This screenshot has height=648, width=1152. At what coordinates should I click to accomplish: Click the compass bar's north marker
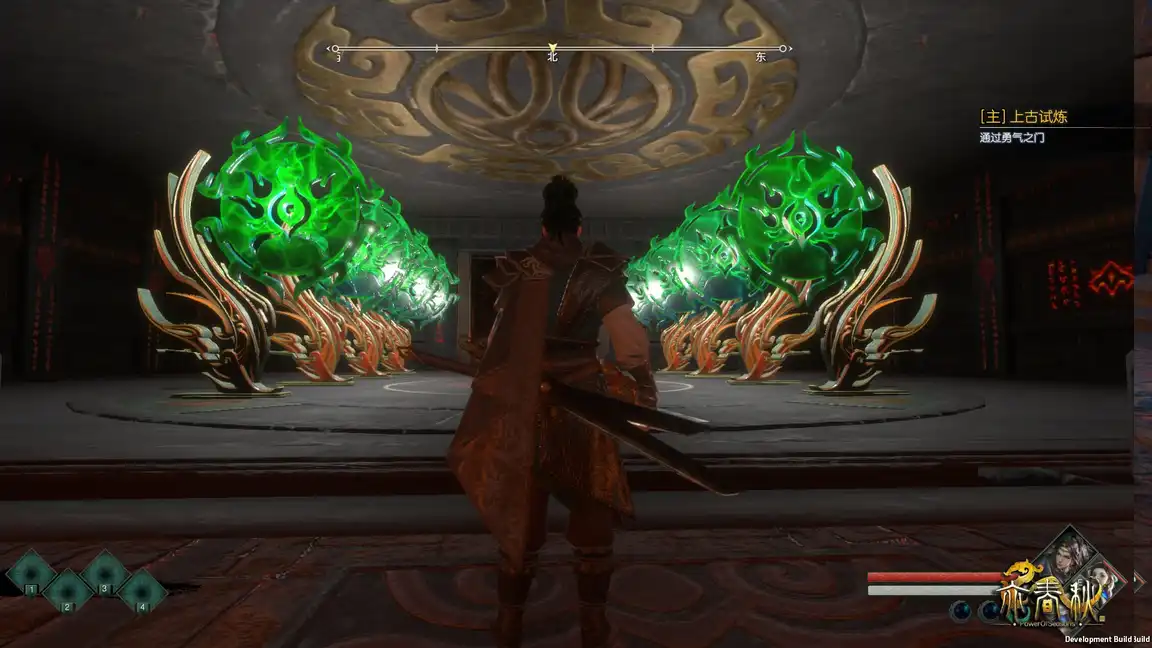click(552, 48)
